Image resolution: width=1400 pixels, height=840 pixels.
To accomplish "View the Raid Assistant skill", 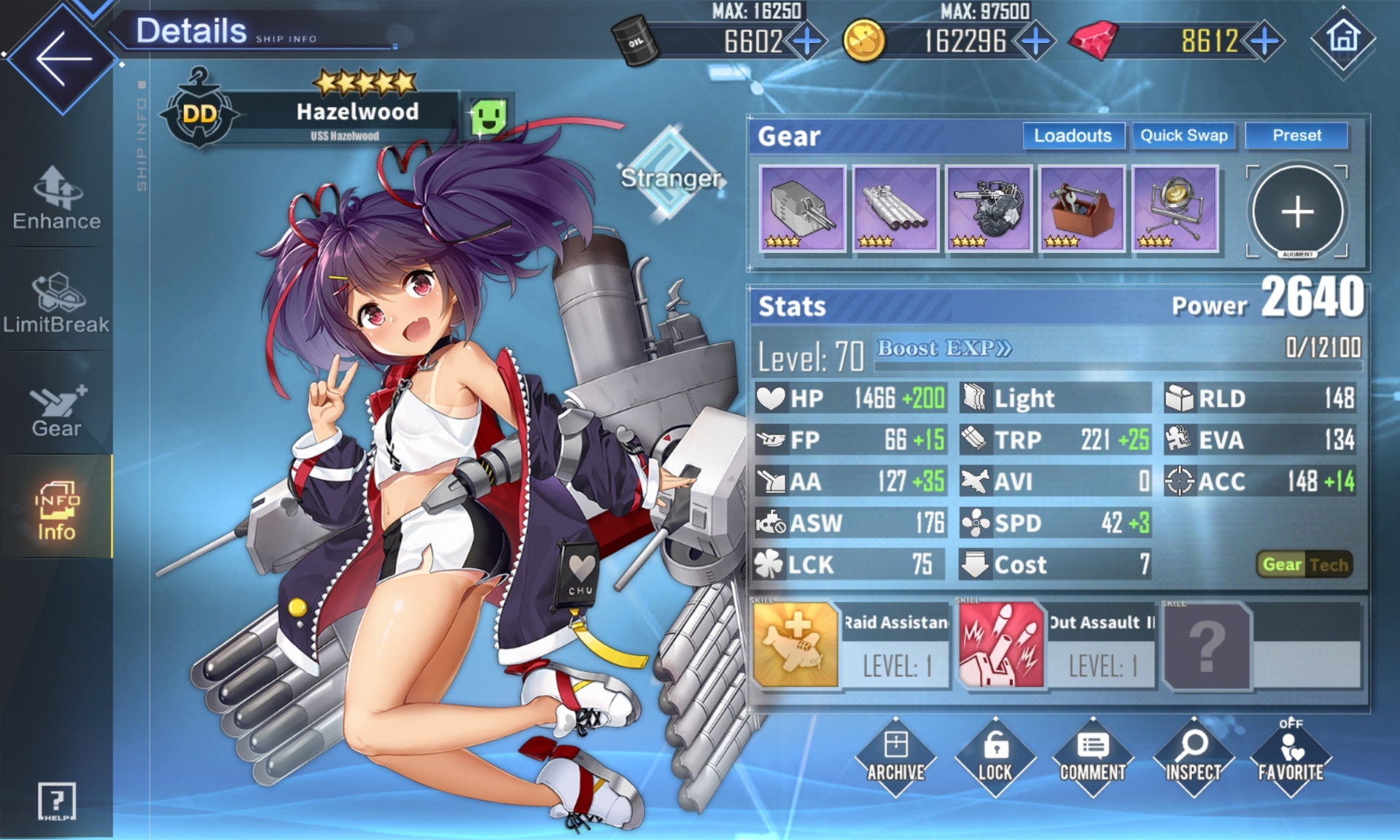I will [x=851, y=645].
